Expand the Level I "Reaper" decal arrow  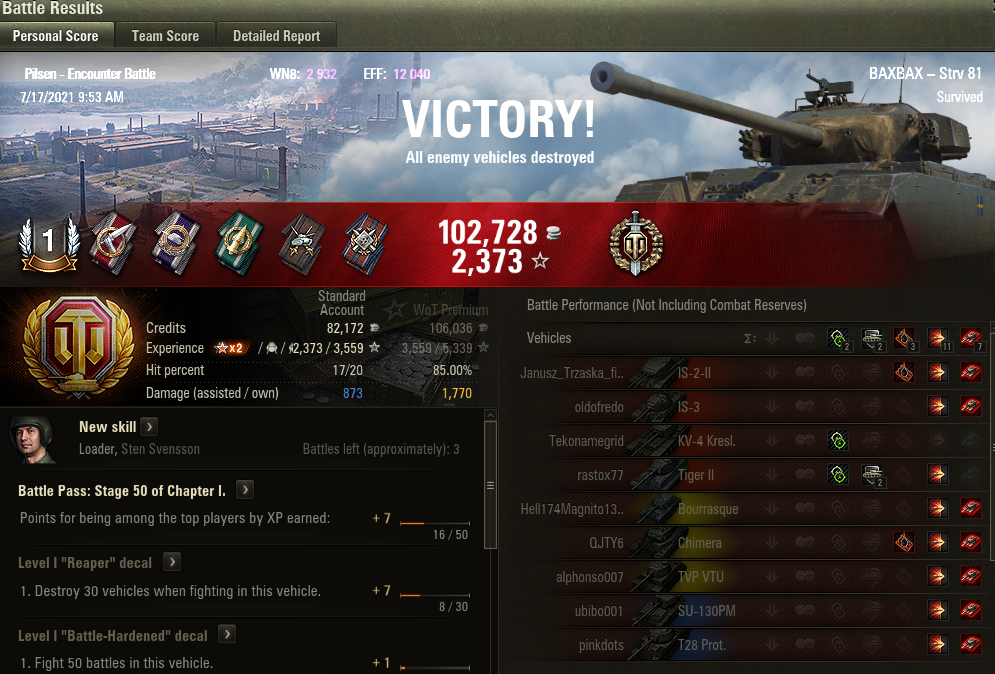[172, 562]
